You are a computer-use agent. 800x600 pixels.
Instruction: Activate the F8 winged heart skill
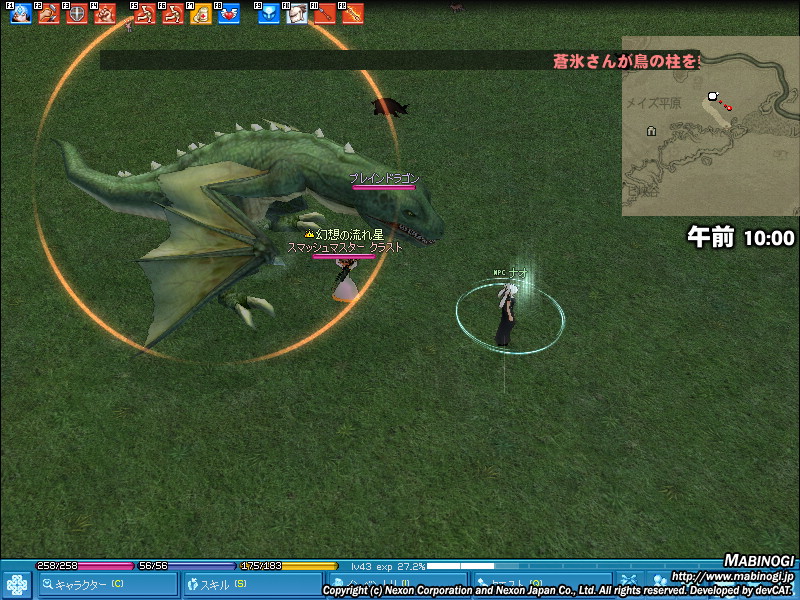tap(229, 14)
